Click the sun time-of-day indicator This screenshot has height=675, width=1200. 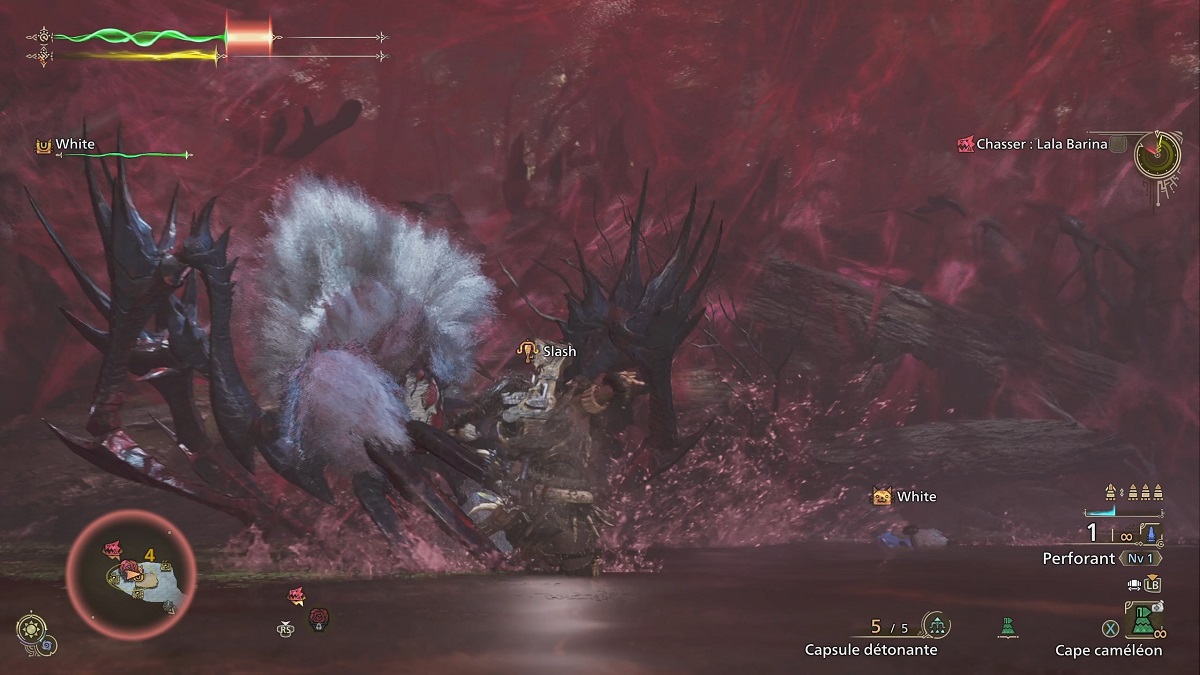pos(29,629)
